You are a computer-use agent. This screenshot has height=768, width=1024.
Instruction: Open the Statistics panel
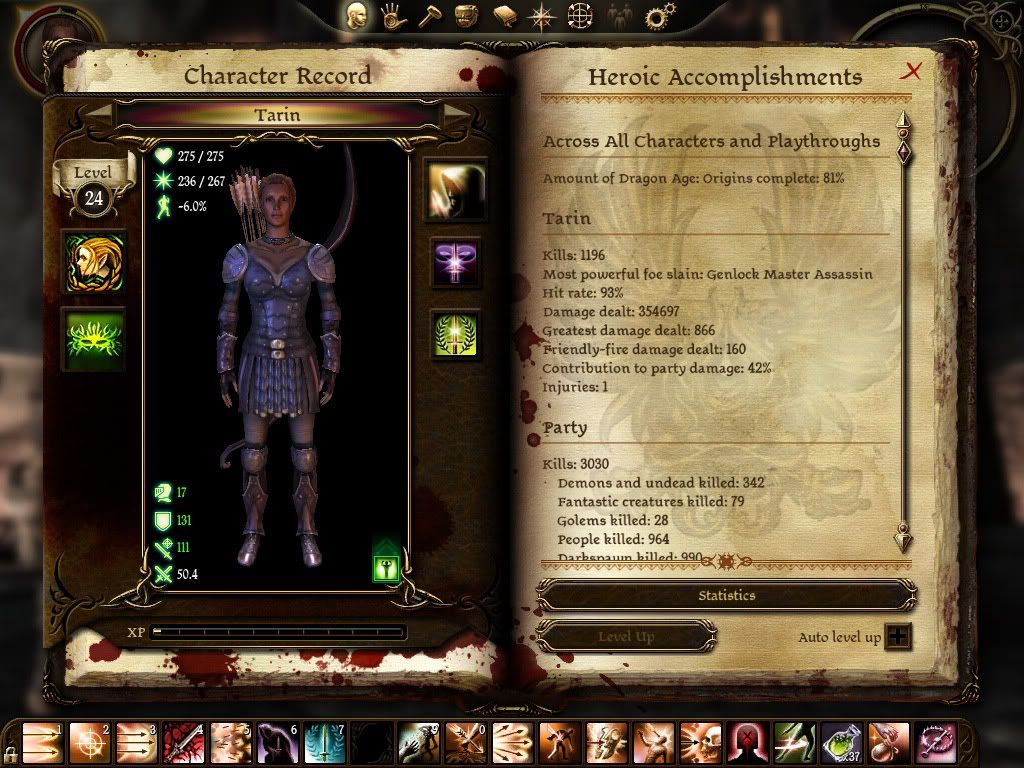click(x=726, y=595)
